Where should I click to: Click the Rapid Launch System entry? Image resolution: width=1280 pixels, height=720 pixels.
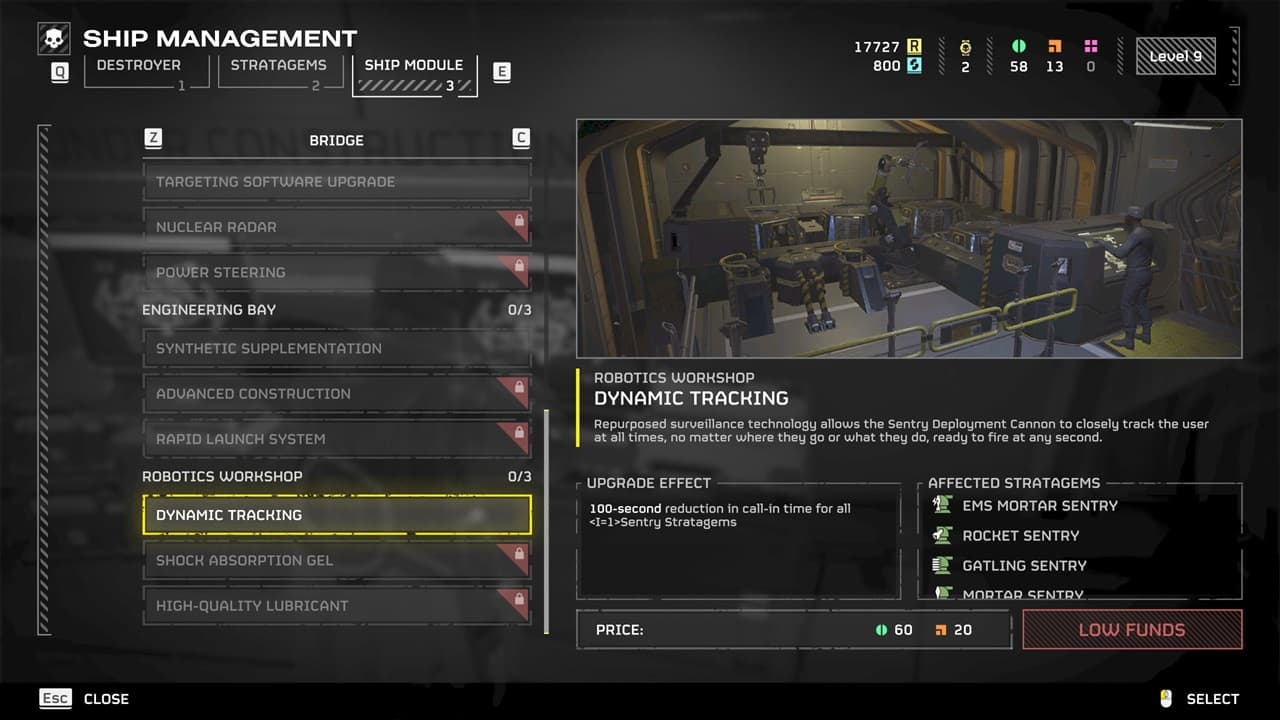pyautogui.click(x=336, y=439)
